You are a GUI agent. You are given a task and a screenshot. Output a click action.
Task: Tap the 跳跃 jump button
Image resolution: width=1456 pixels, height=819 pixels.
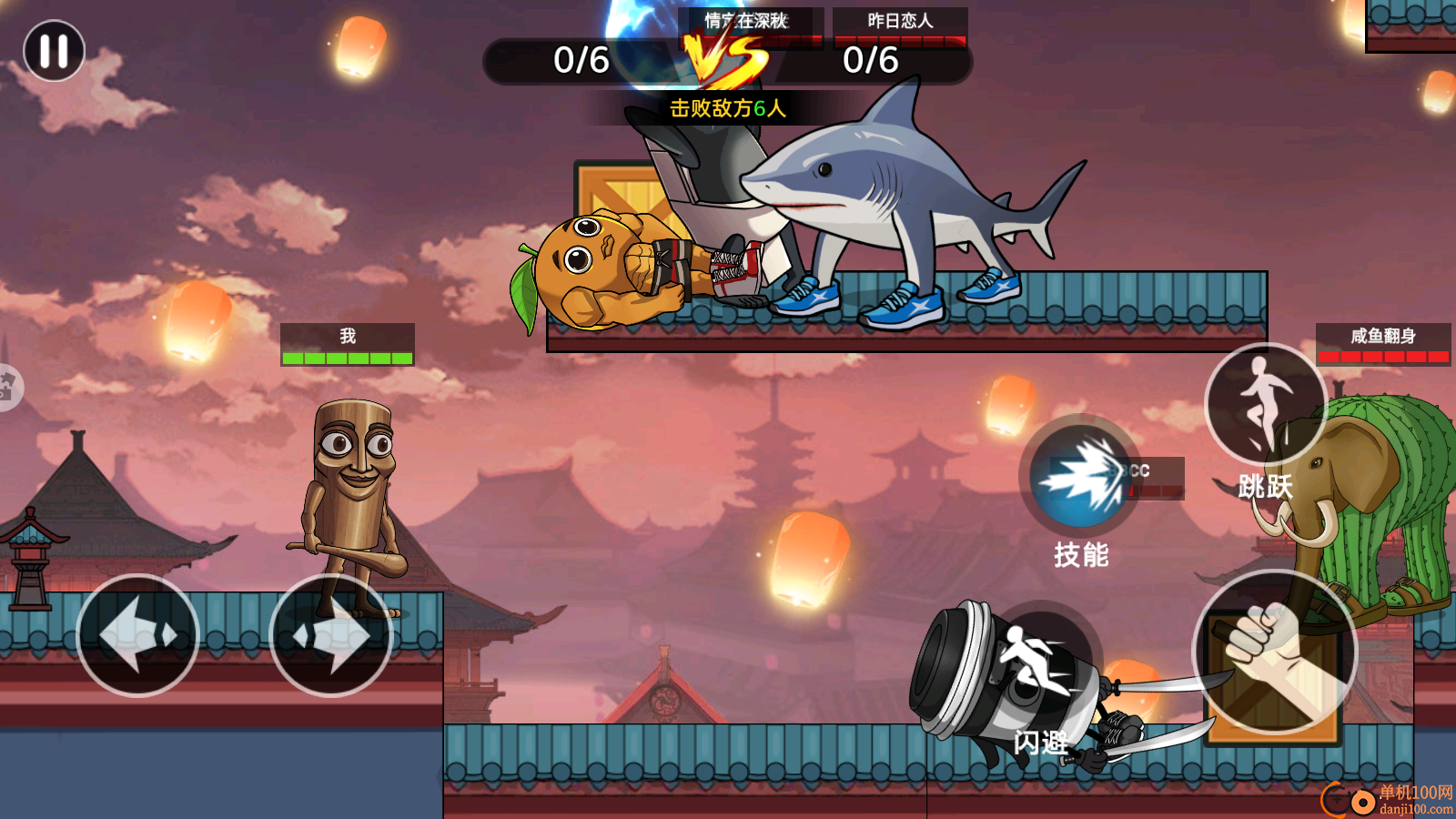click(1265, 405)
